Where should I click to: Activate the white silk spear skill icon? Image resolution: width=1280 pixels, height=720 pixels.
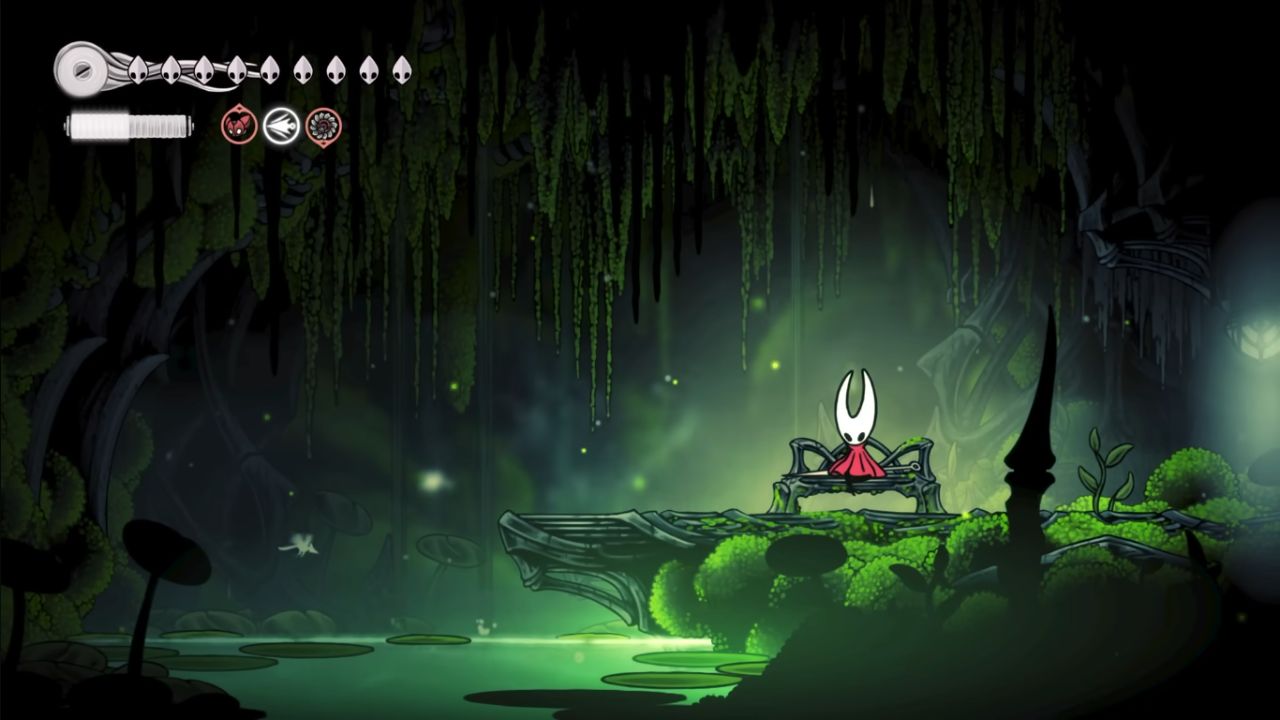(282, 126)
